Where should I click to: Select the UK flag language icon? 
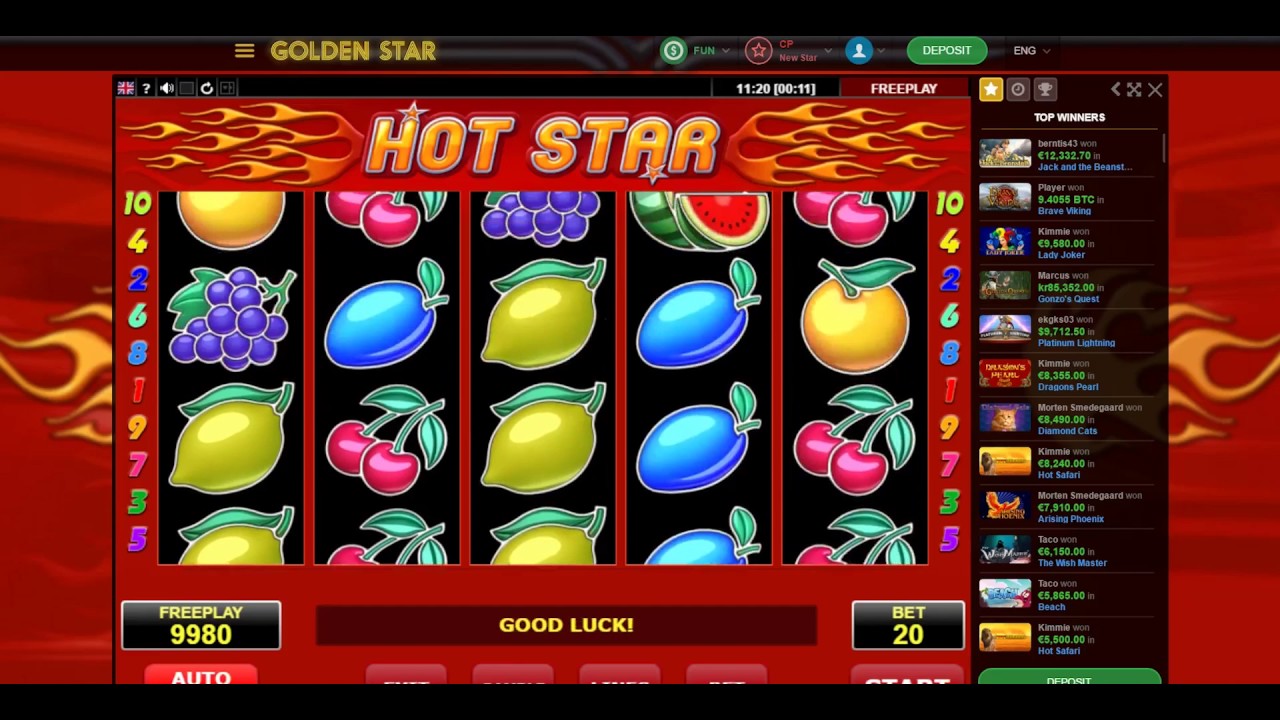(x=126, y=88)
